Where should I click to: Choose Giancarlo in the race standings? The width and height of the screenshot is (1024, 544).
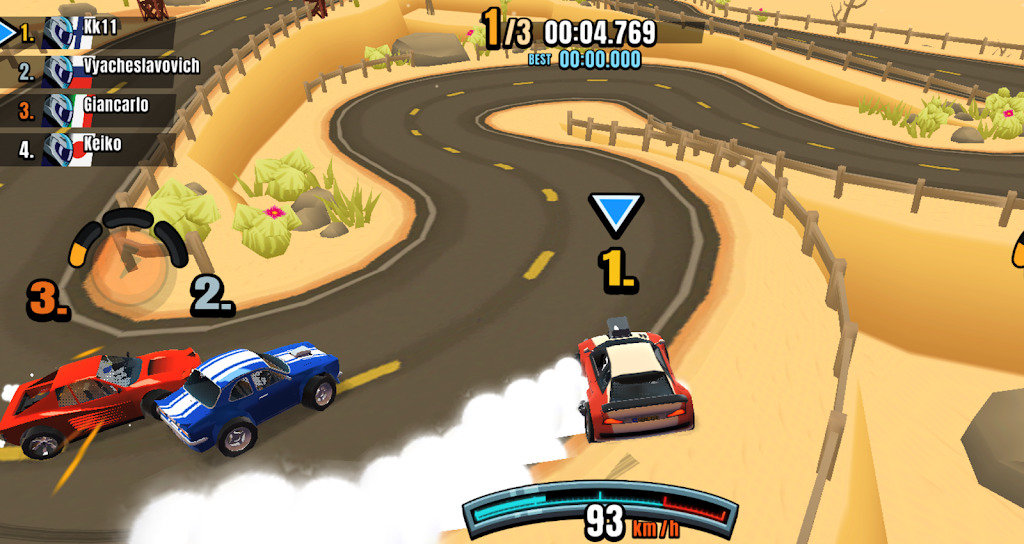(x=95, y=107)
